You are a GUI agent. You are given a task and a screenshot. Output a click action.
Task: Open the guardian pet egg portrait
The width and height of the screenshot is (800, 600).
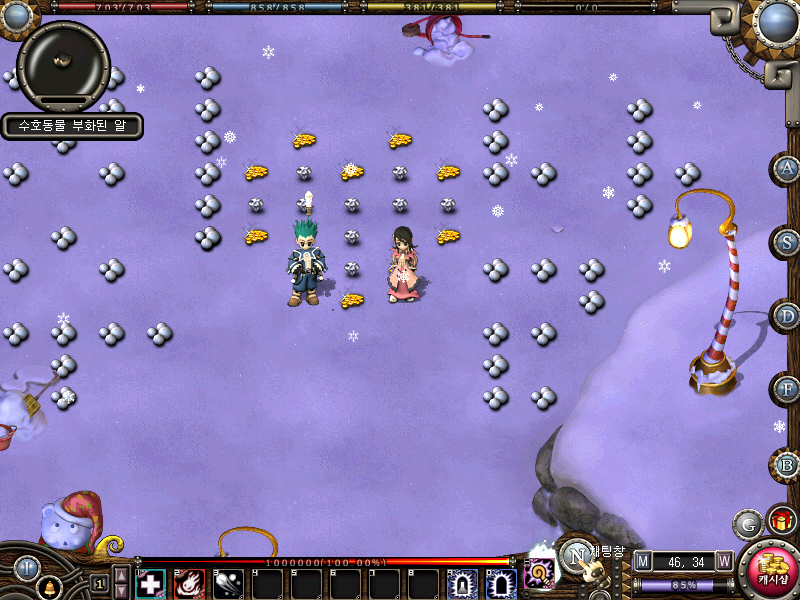pos(63,64)
